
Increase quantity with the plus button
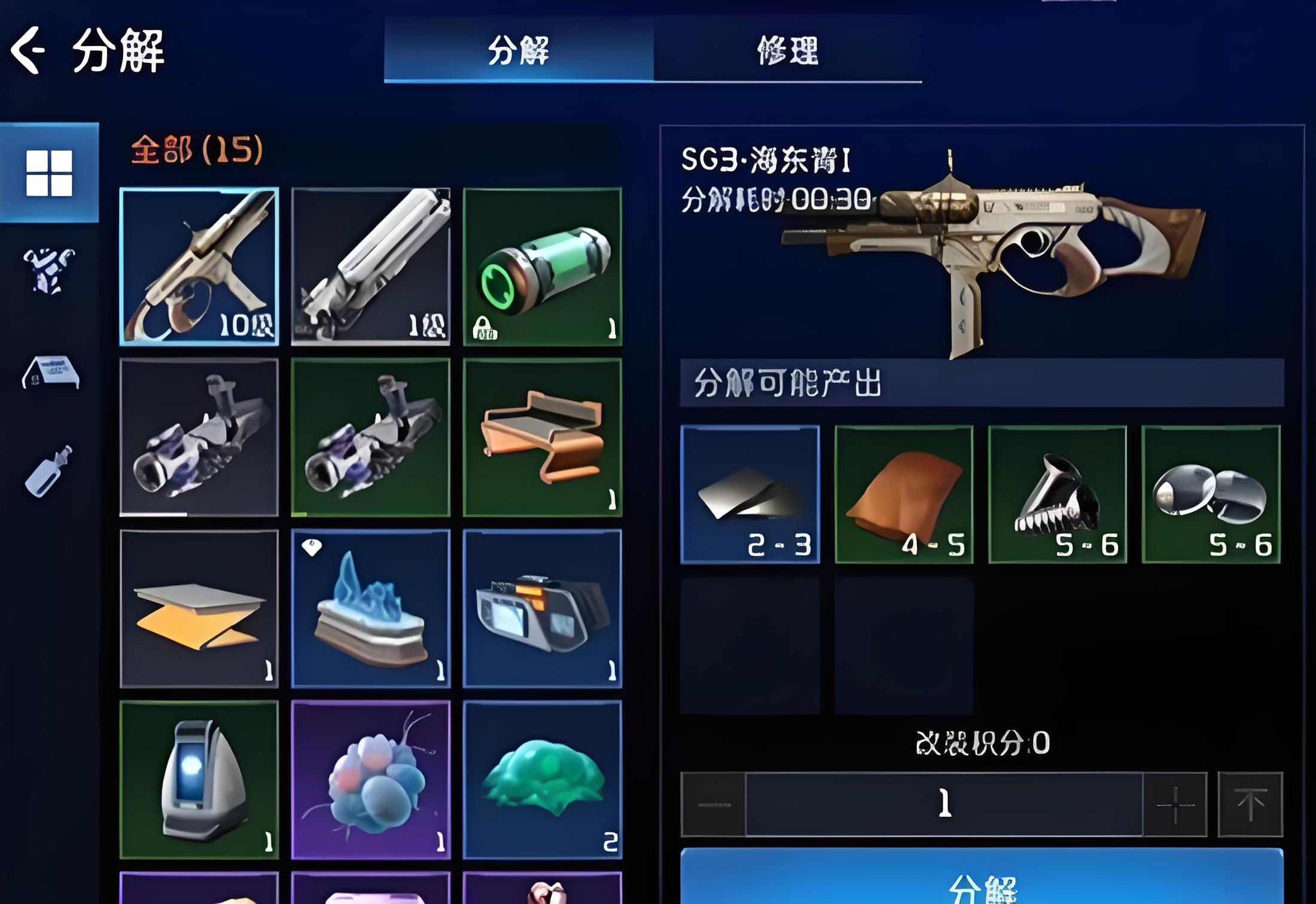[1175, 805]
